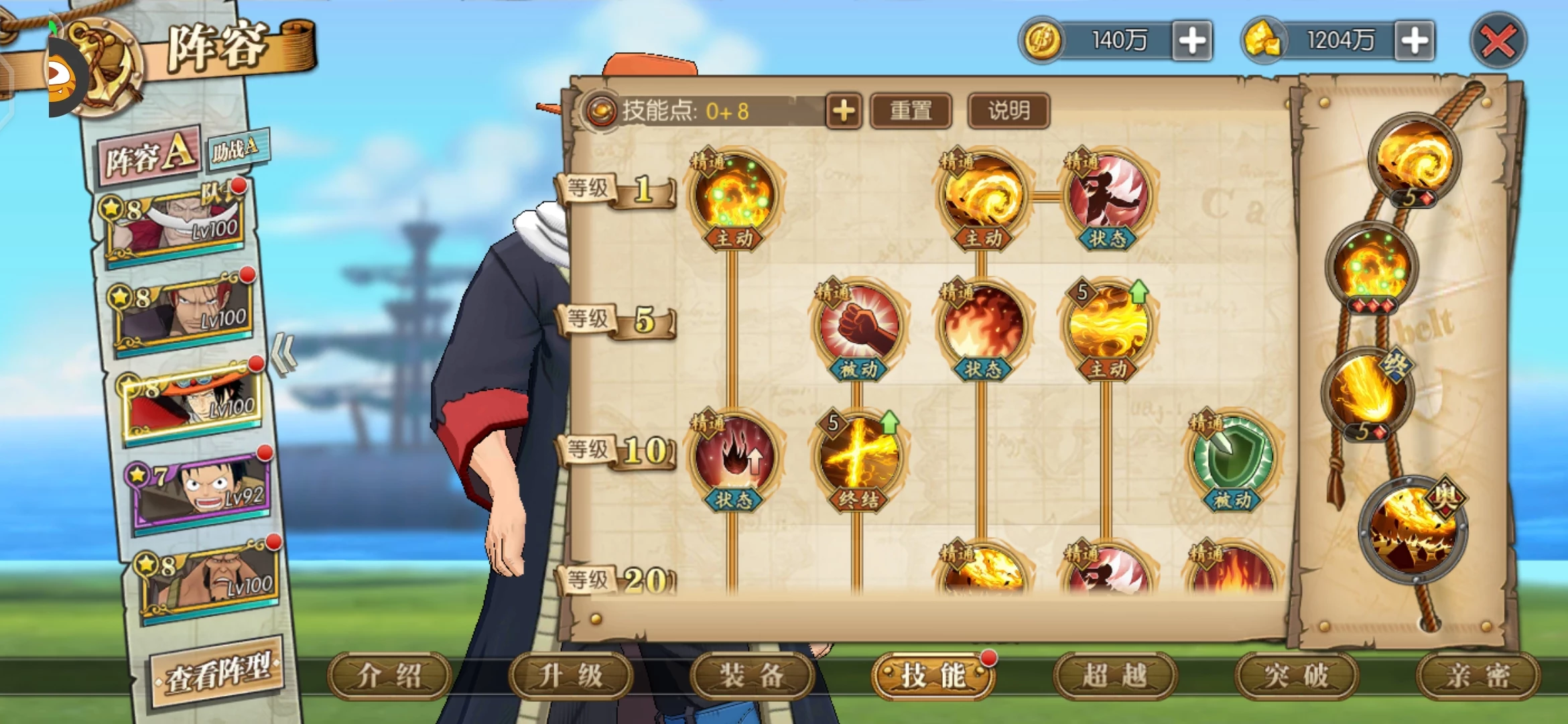Switch to the 亲密 intimacy tab

click(1478, 676)
